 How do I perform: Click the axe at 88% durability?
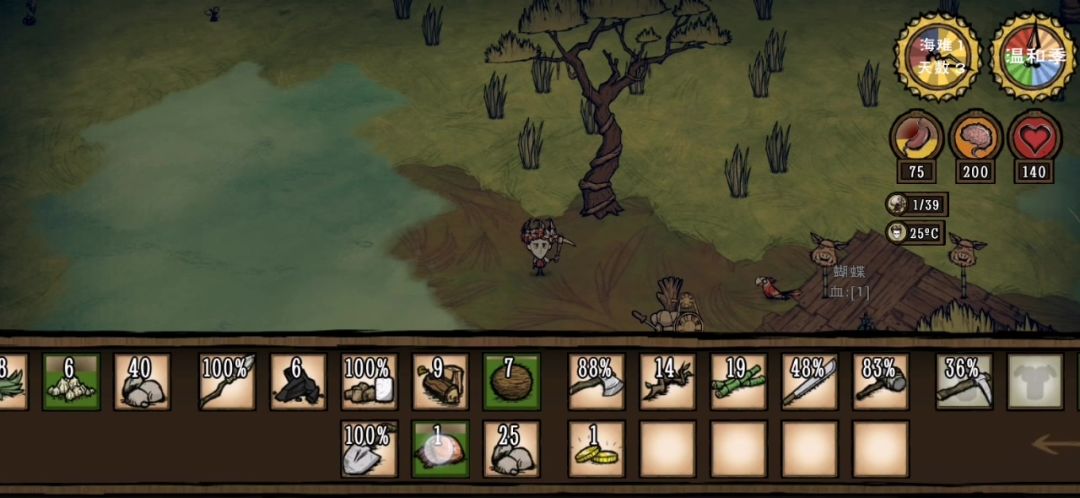596,381
